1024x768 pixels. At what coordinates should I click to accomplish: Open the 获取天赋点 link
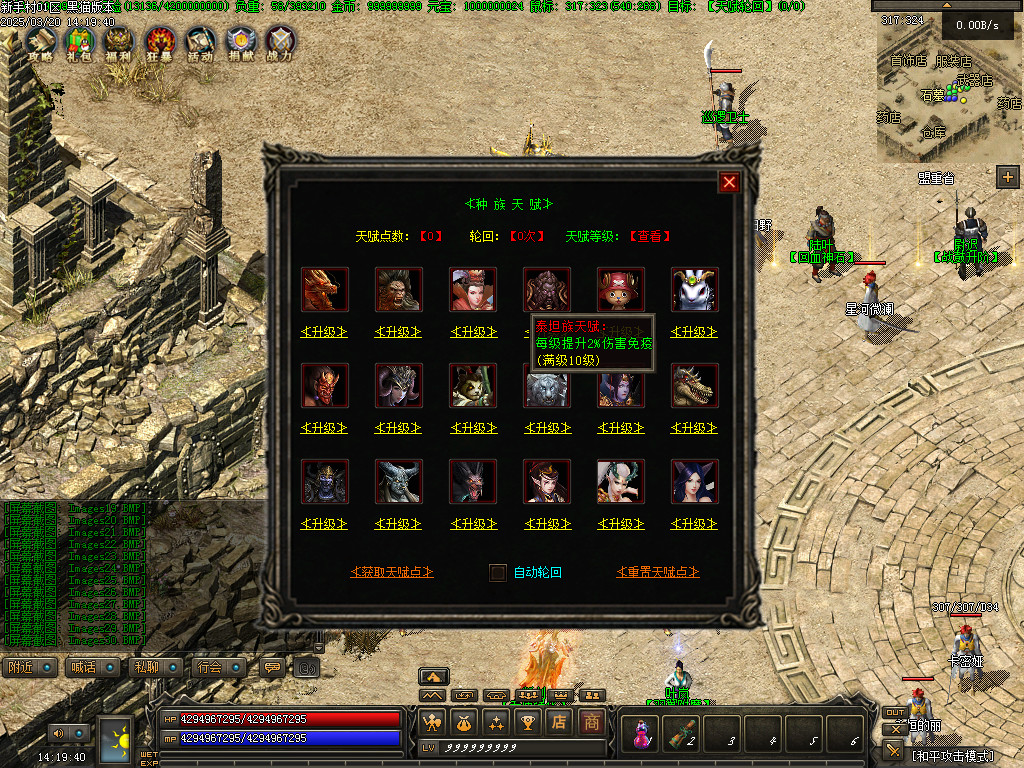(x=392, y=572)
